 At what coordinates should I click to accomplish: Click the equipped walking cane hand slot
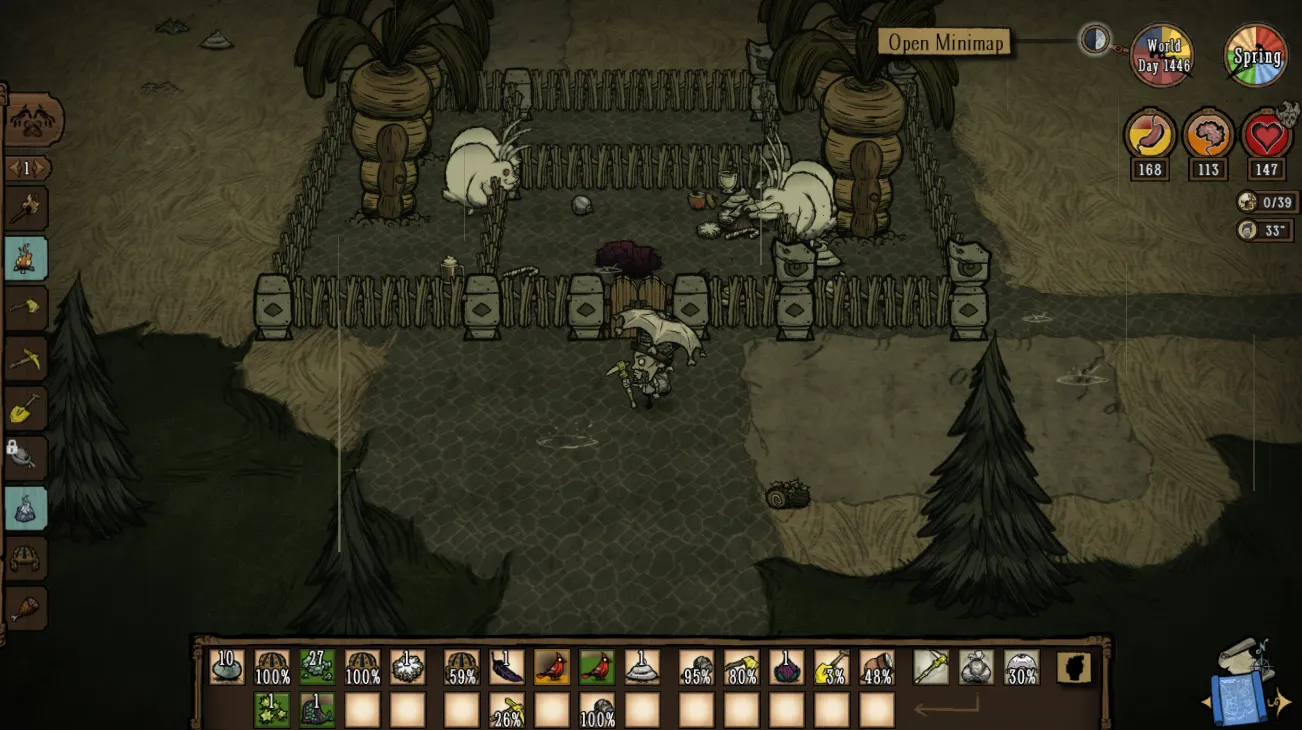click(x=931, y=667)
